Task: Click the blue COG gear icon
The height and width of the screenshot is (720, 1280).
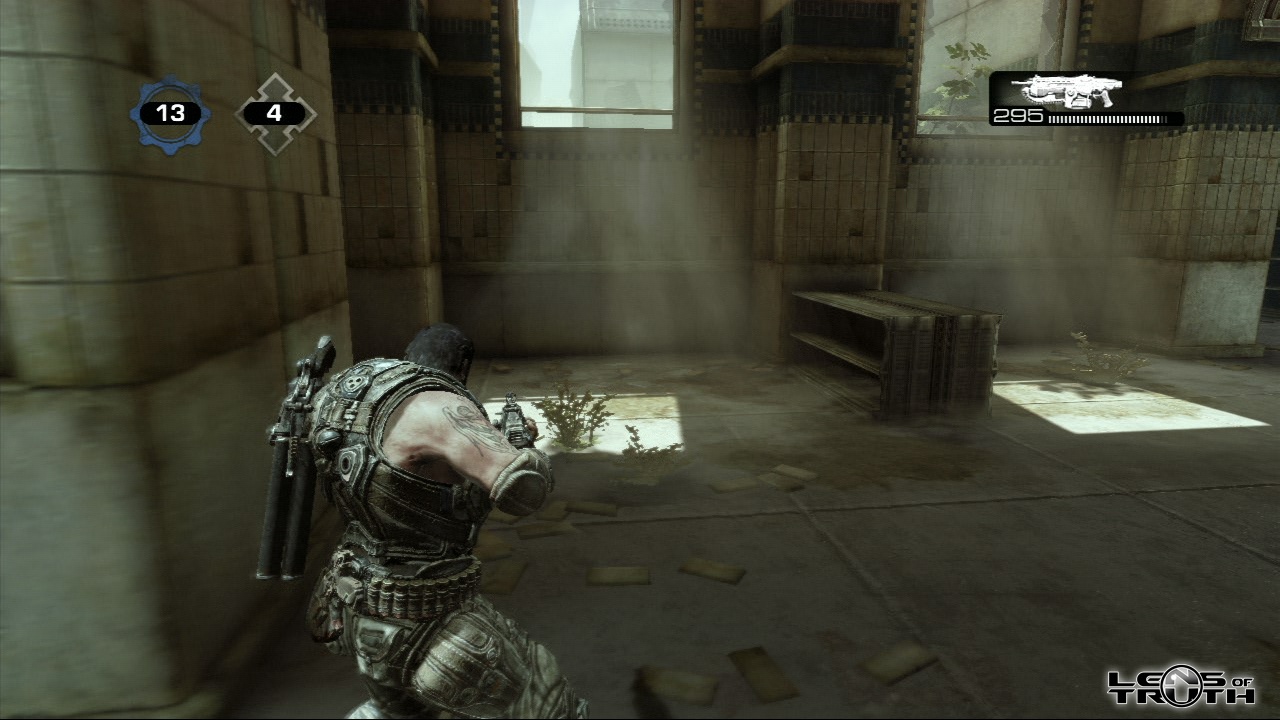Action: click(x=170, y=113)
